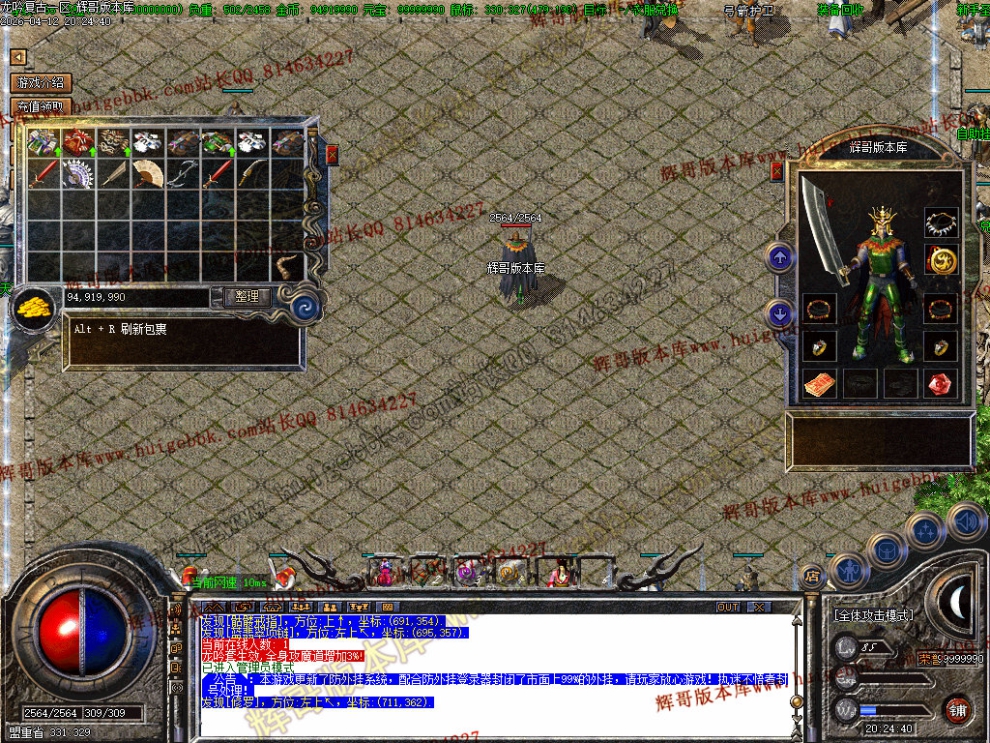Pick the spiked wheel weapon in the bag
The width and height of the screenshot is (990, 743).
(x=78, y=173)
